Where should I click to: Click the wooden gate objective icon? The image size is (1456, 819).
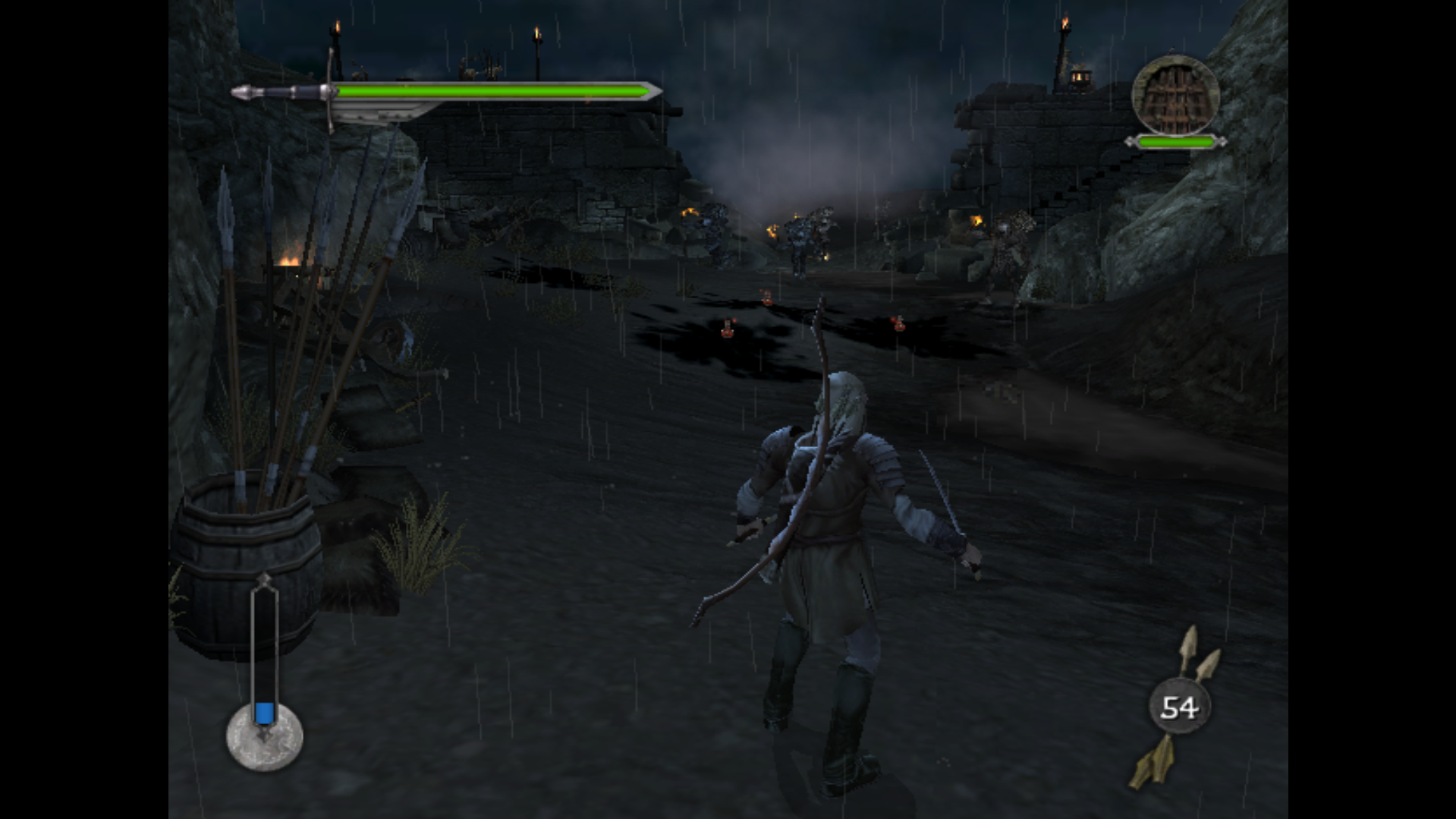pos(1175,96)
